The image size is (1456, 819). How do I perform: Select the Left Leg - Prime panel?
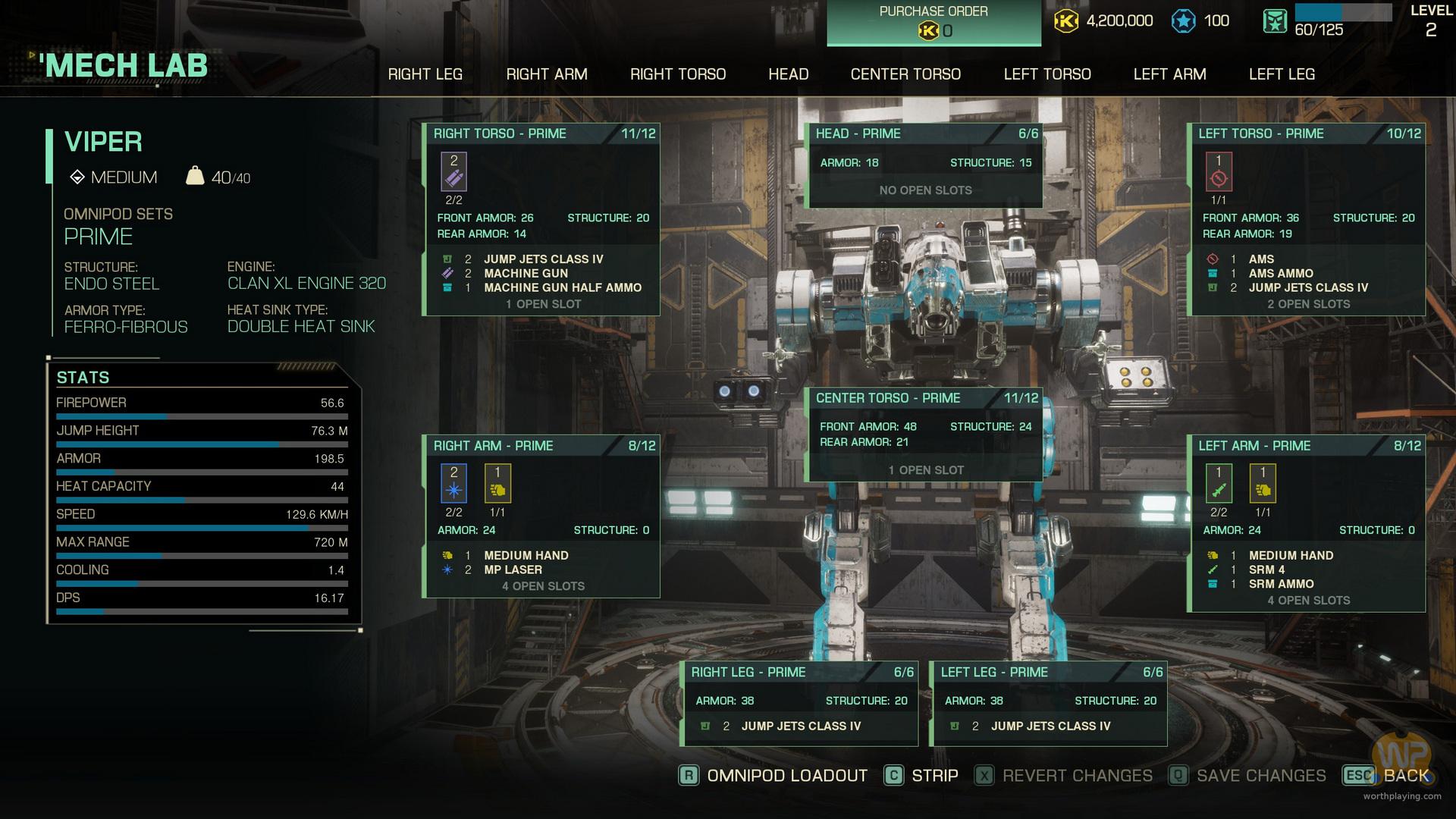click(1050, 673)
